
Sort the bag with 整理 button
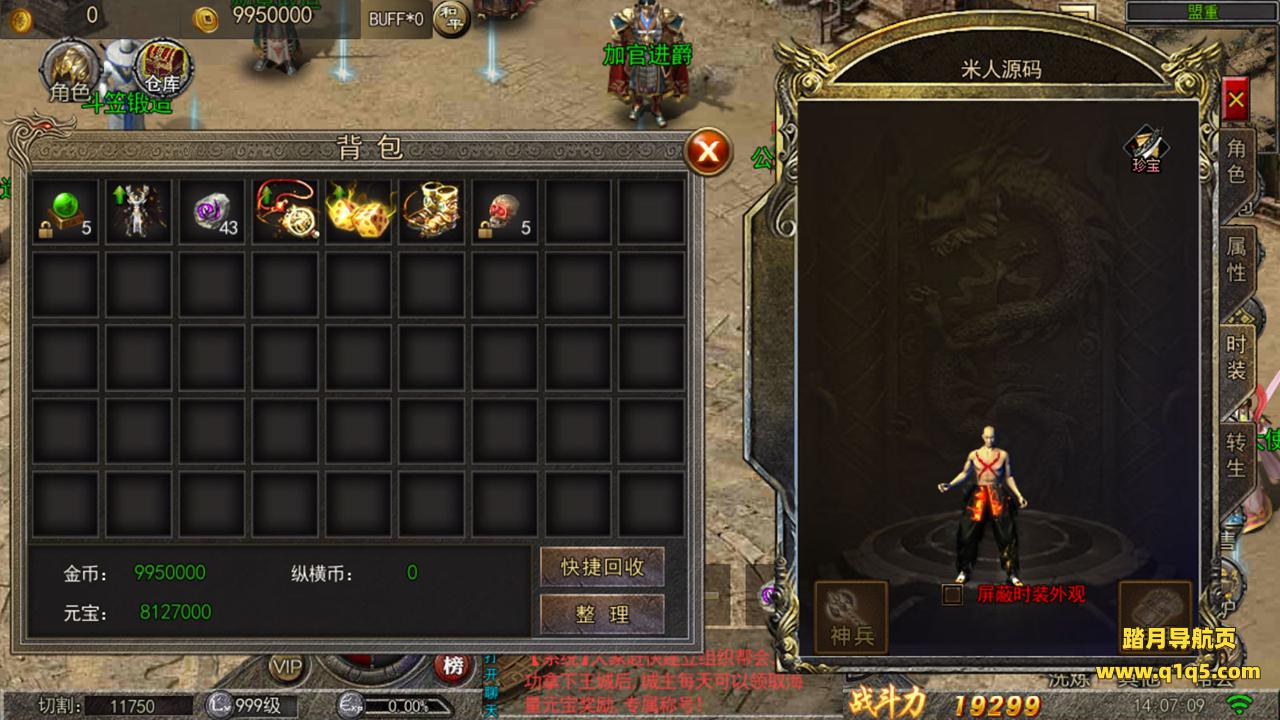tap(602, 614)
